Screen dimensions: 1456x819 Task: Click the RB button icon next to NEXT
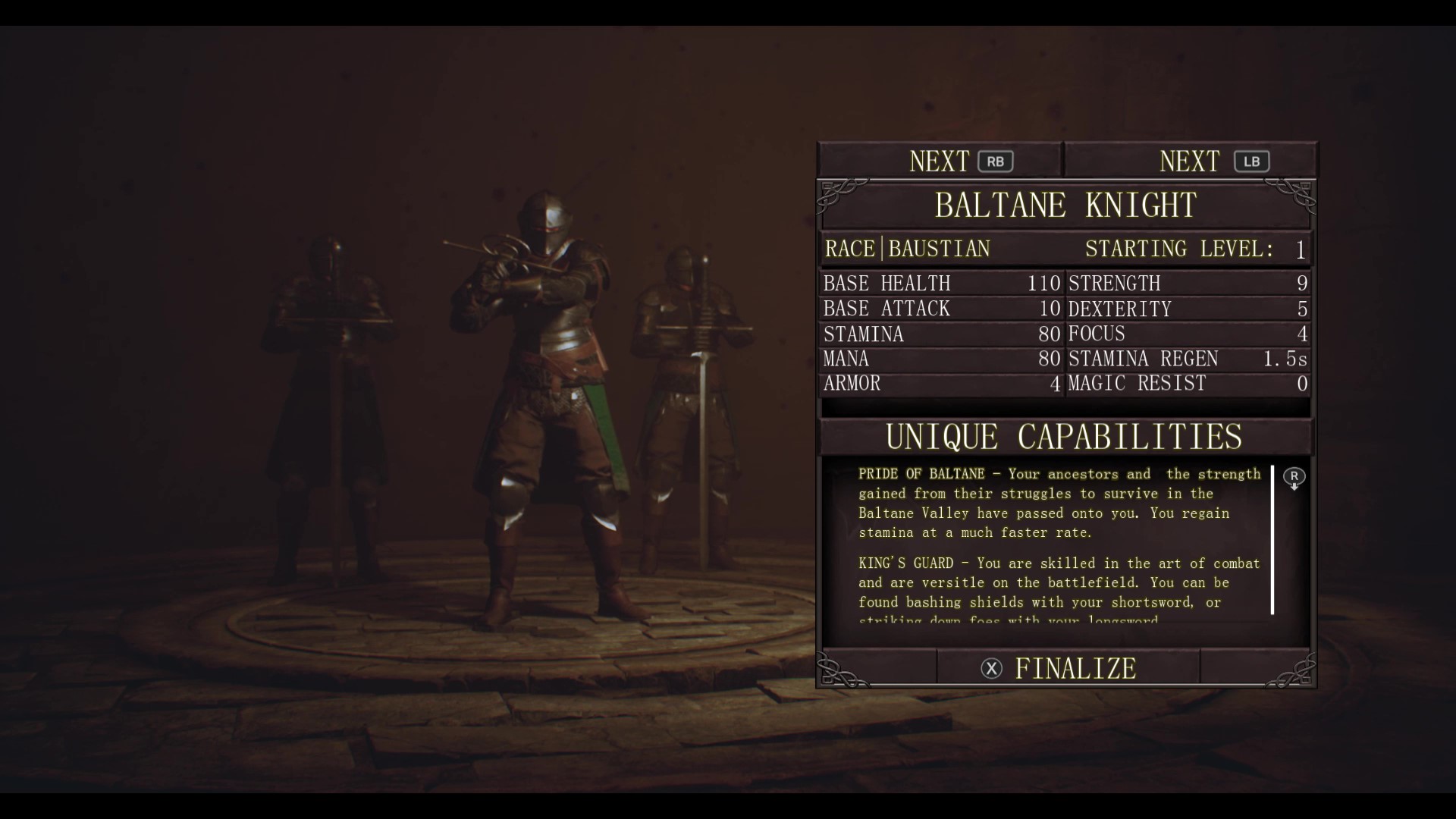[996, 161]
